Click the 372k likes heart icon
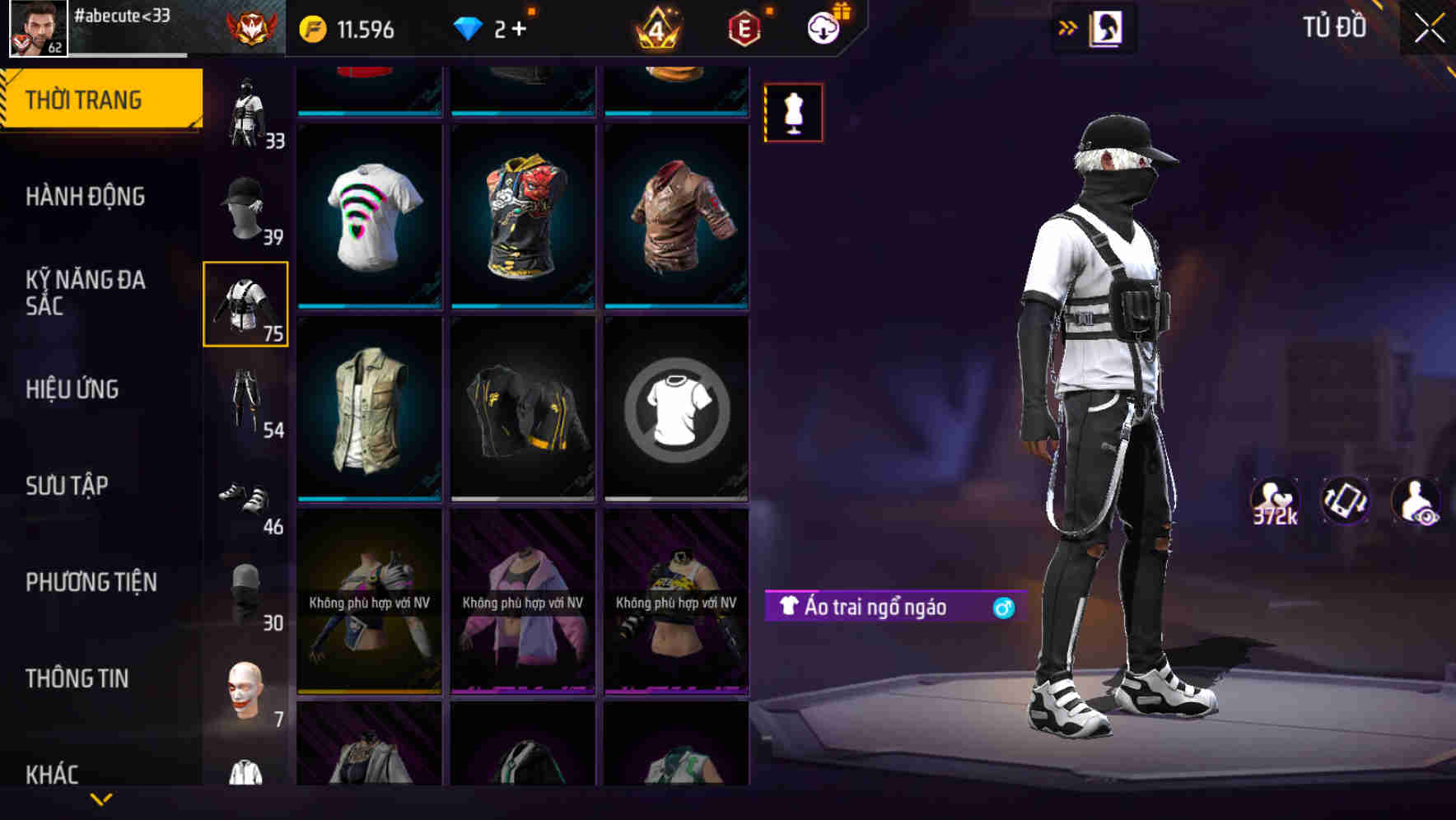 (x=1275, y=501)
